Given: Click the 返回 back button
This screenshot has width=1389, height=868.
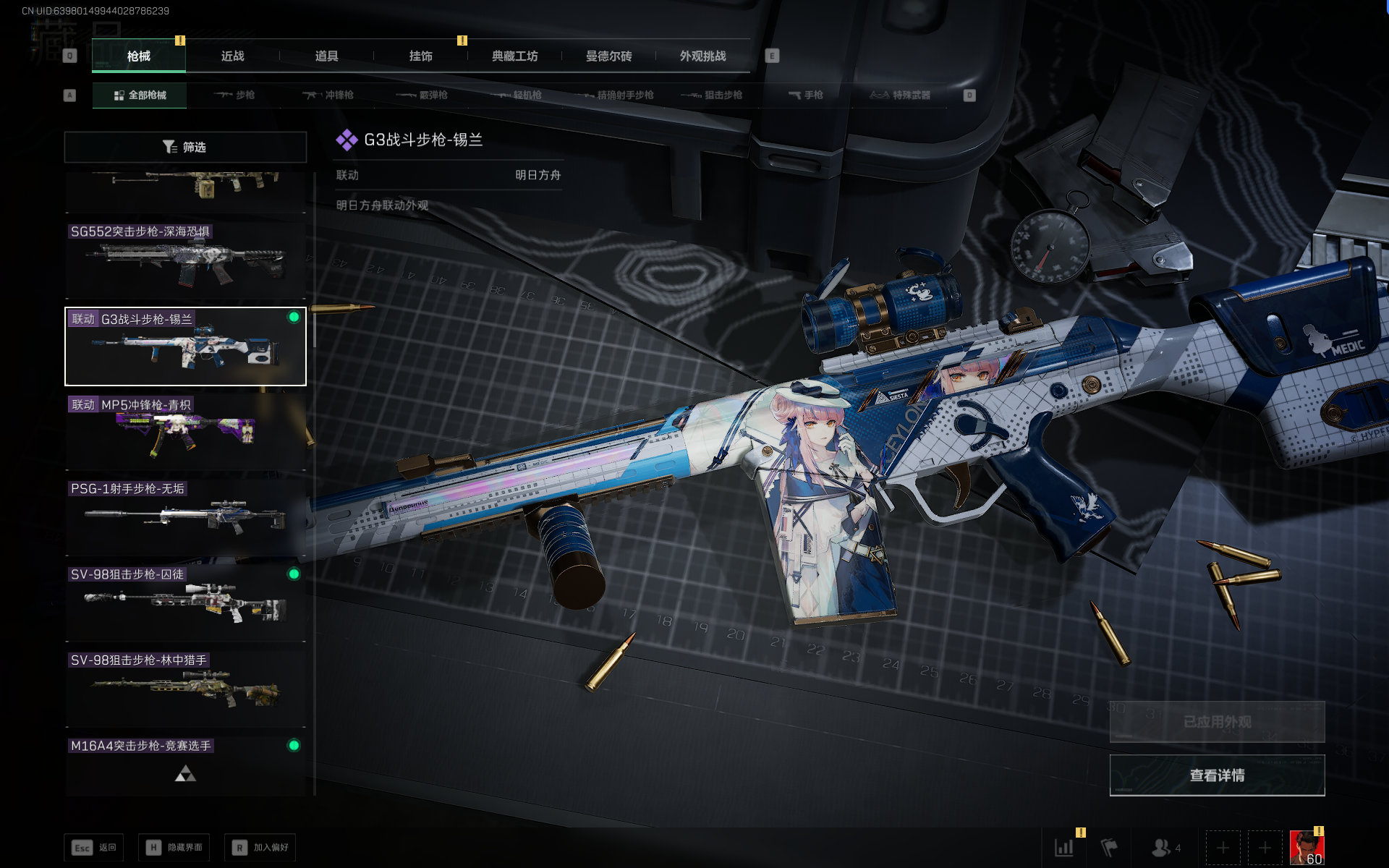Looking at the screenshot, I should pos(94,847).
